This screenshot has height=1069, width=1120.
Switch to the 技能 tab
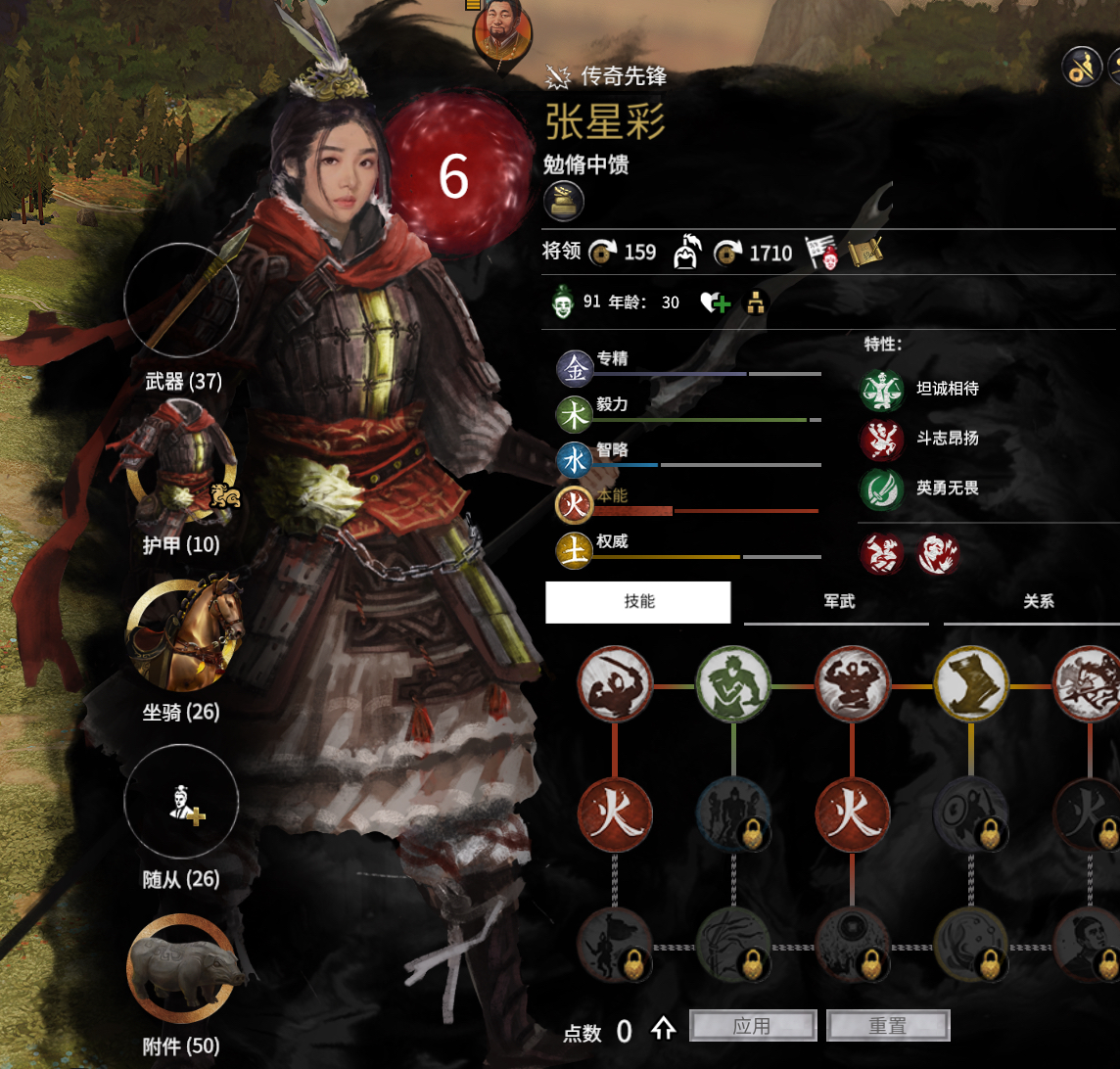[638, 602]
